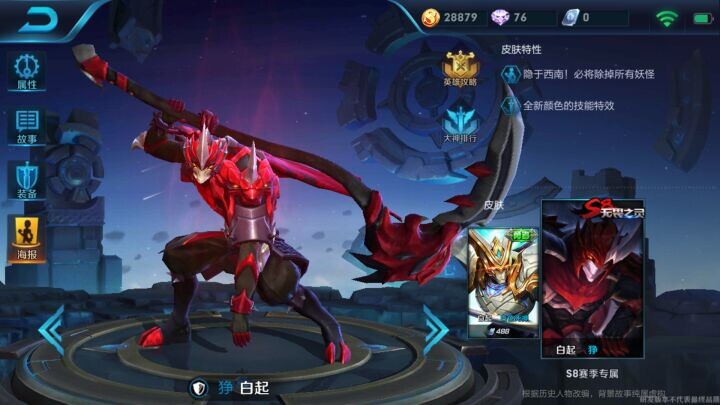Switch to the 故事 story tab
This screenshot has width=720, height=405.
coord(27,127)
